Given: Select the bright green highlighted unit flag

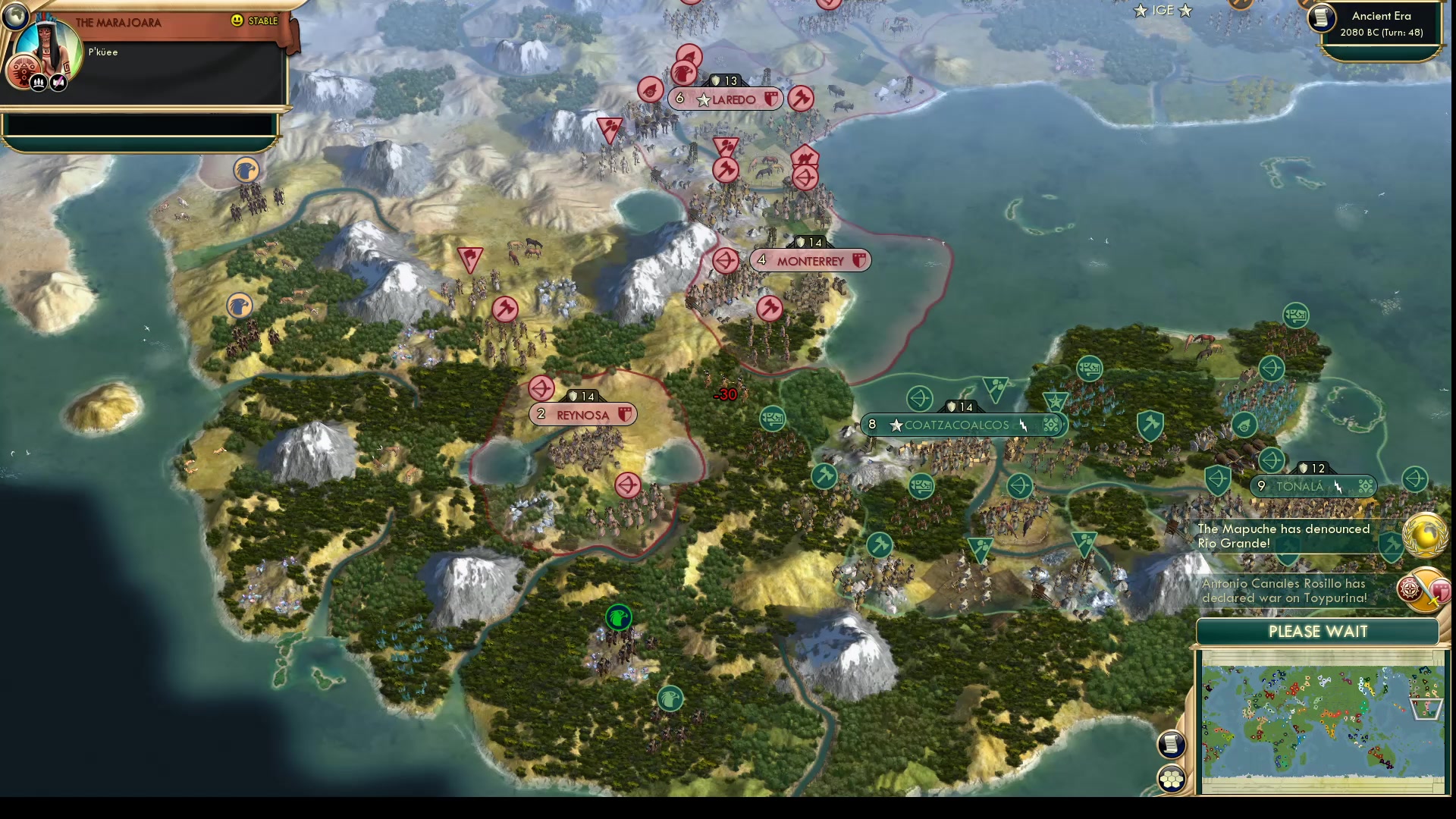Looking at the screenshot, I should [x=619, y=617].
